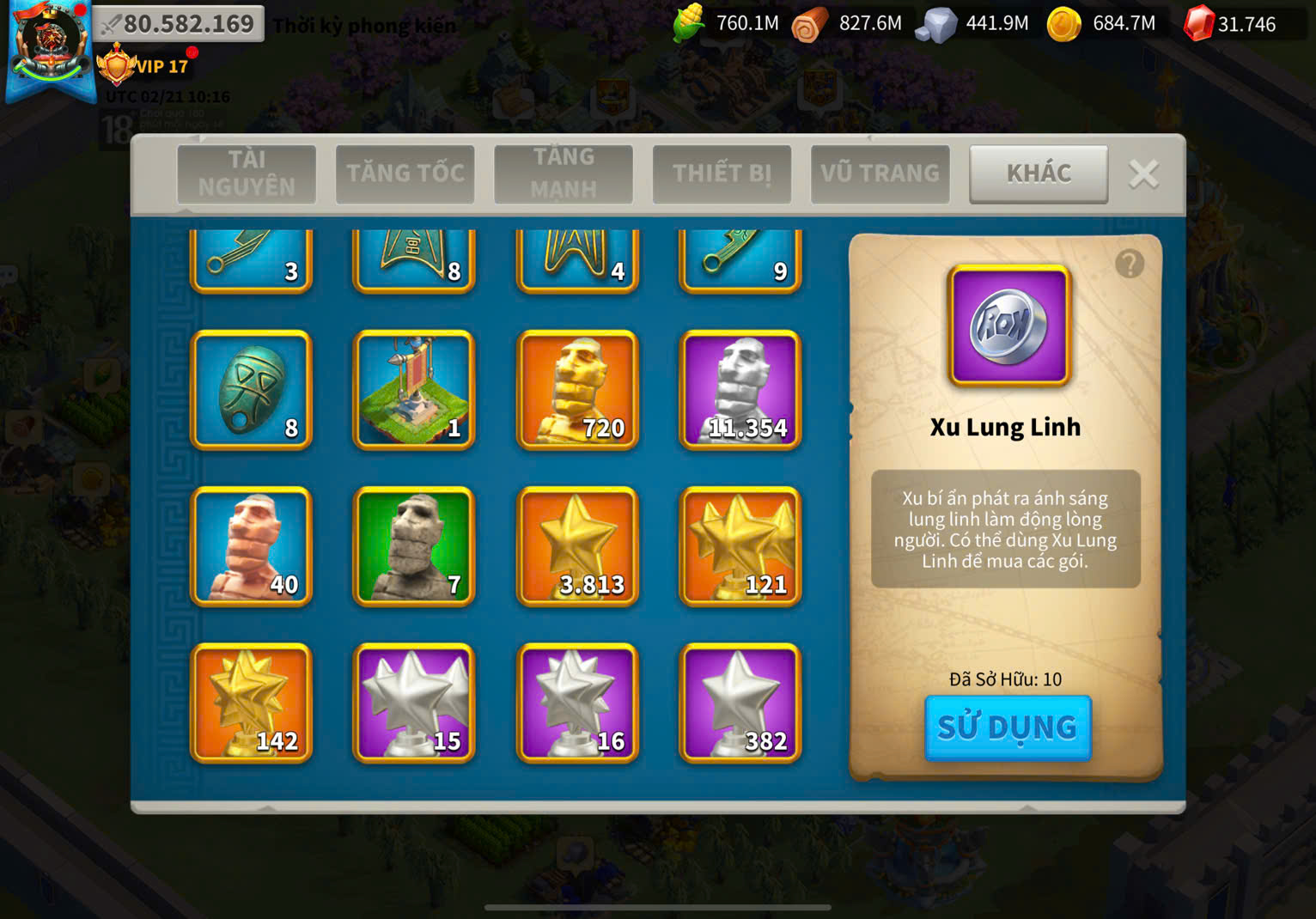Switch to the Tài Nguyên tab
1316x919 pixels.
point(247,173)
